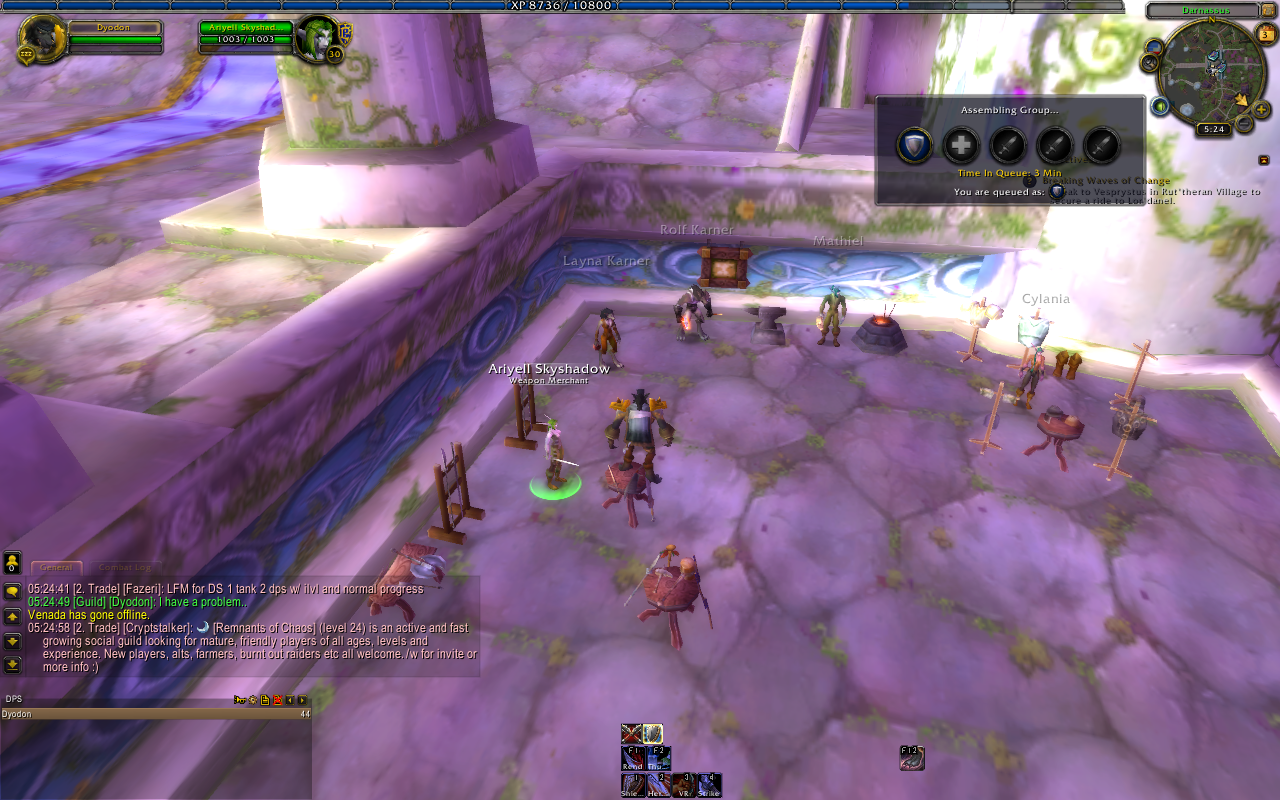Use the claw ability bound to F12
The height and width of the screenshot is (800, 1280).
pos(911,758)
